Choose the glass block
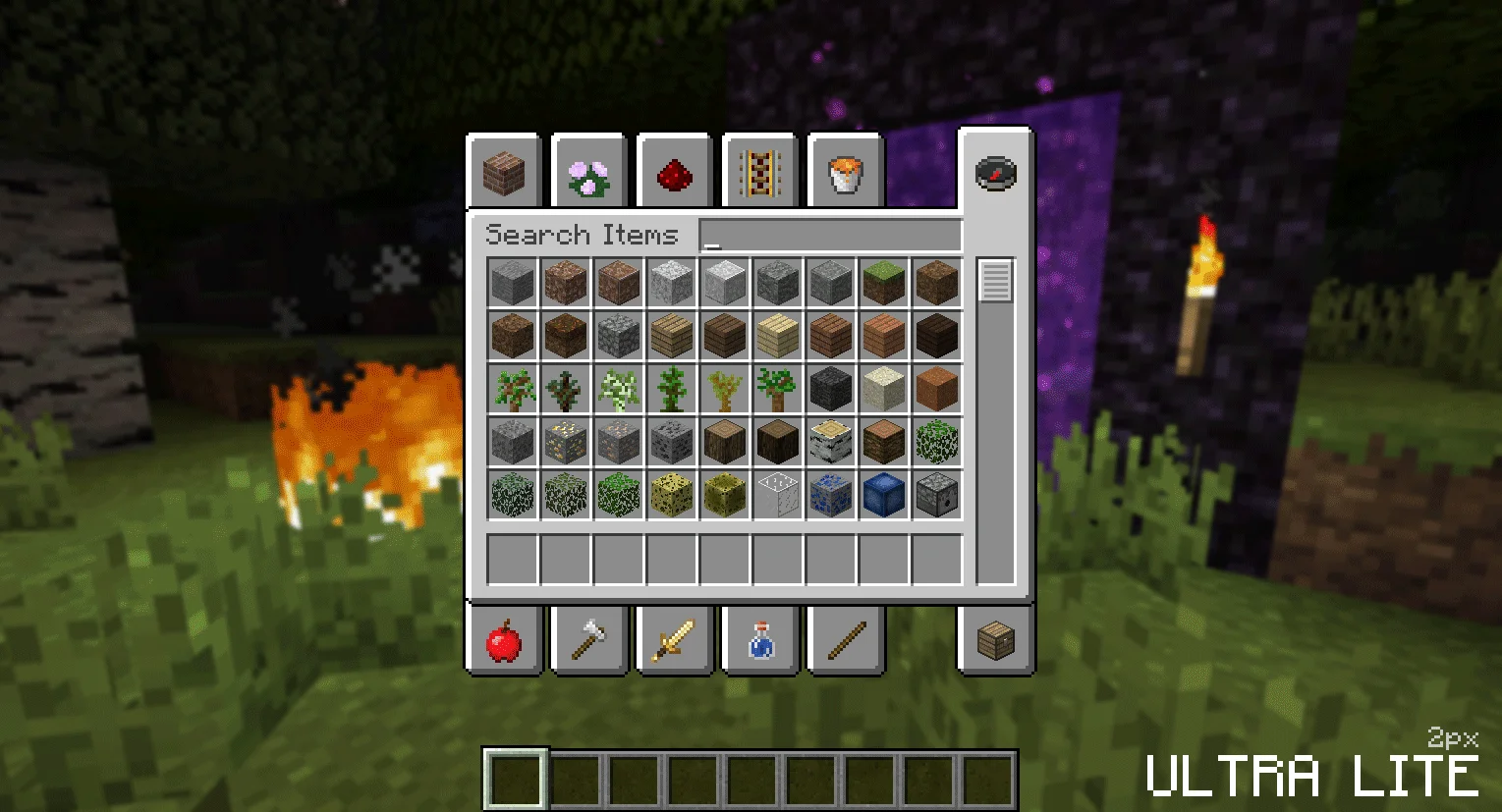The image size is (1502, 812). (777, 495)
